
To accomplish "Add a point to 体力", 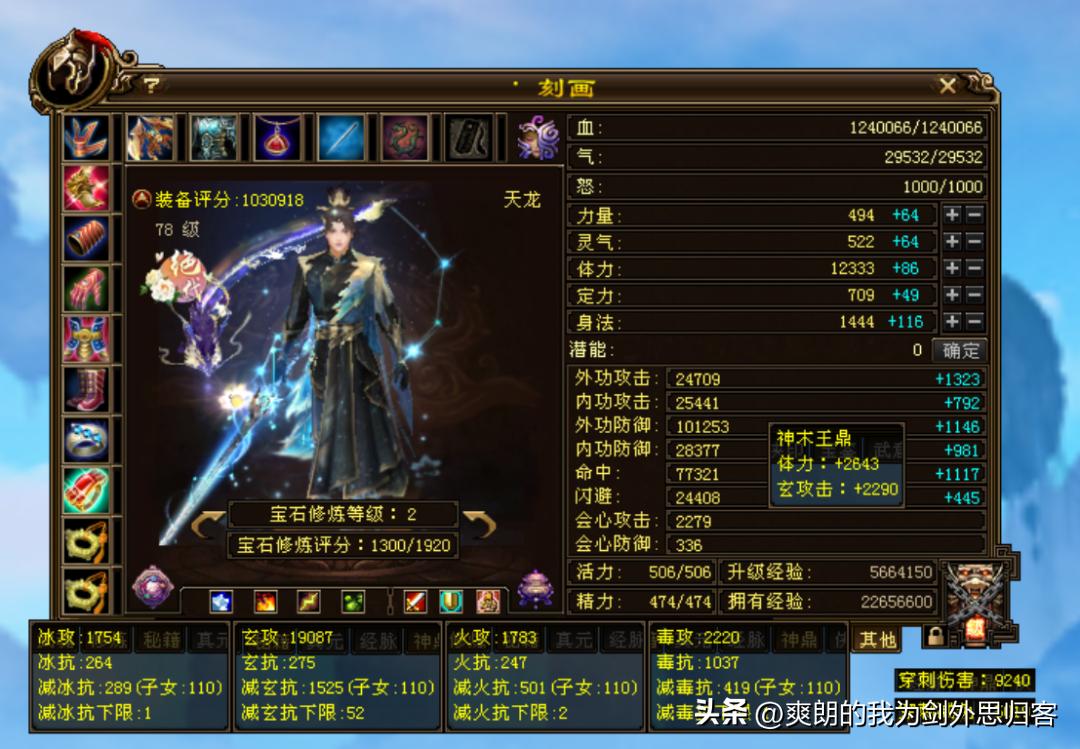I will pyautogui.click(x=952, y=269).
